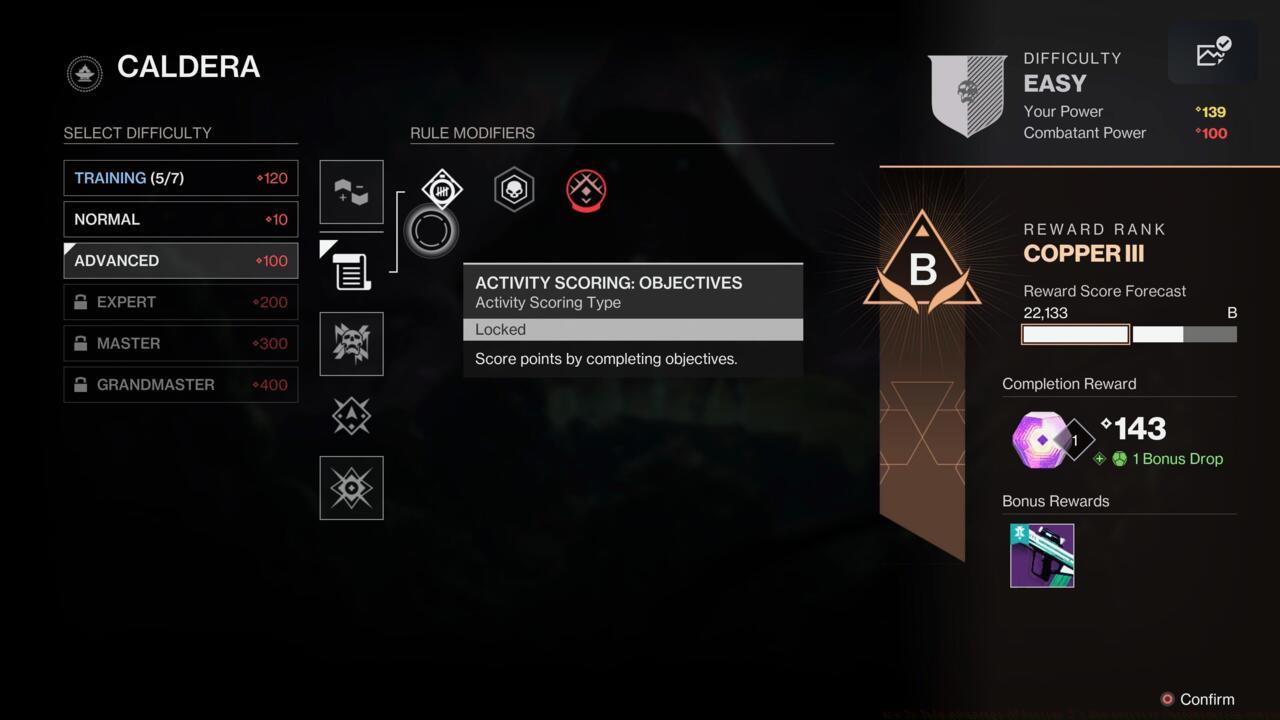Click the Bonus Rewards weapon thumbnail
Viewport: 1280px width, 720px height.
(1042, 555)
